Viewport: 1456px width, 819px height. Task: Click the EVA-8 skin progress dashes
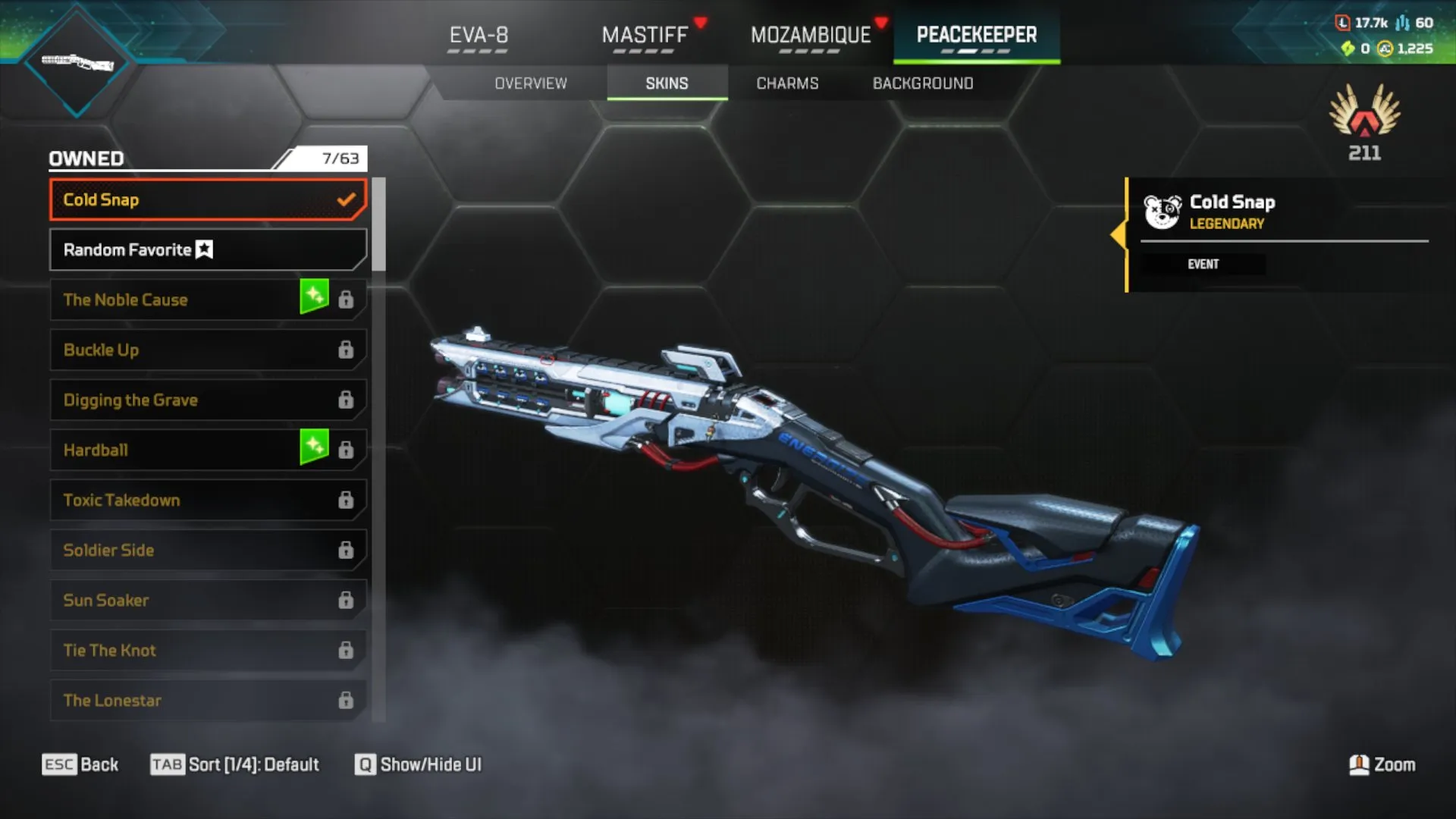[x=477, y=52]
